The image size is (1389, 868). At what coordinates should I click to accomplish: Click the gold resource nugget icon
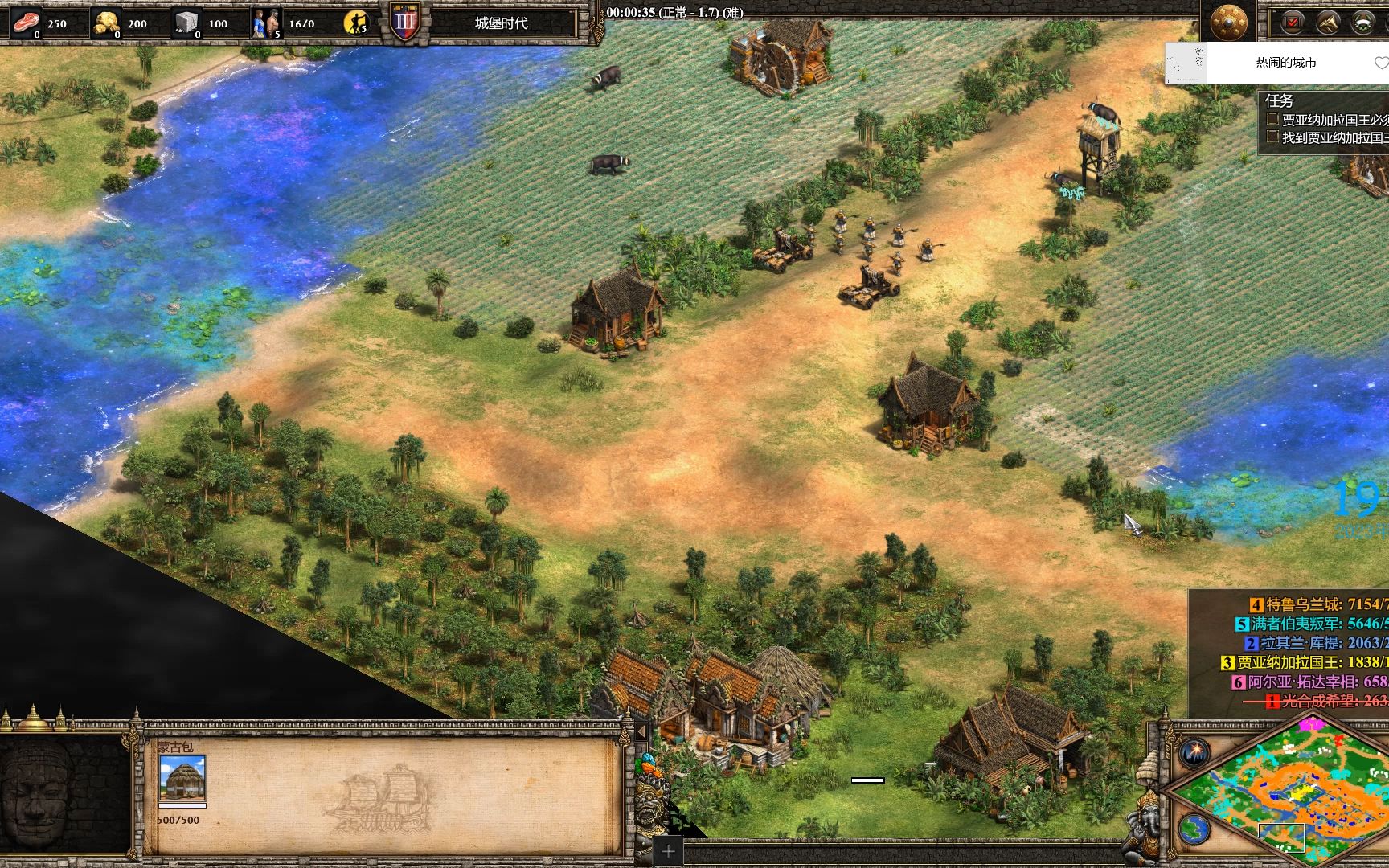point(105,22)
